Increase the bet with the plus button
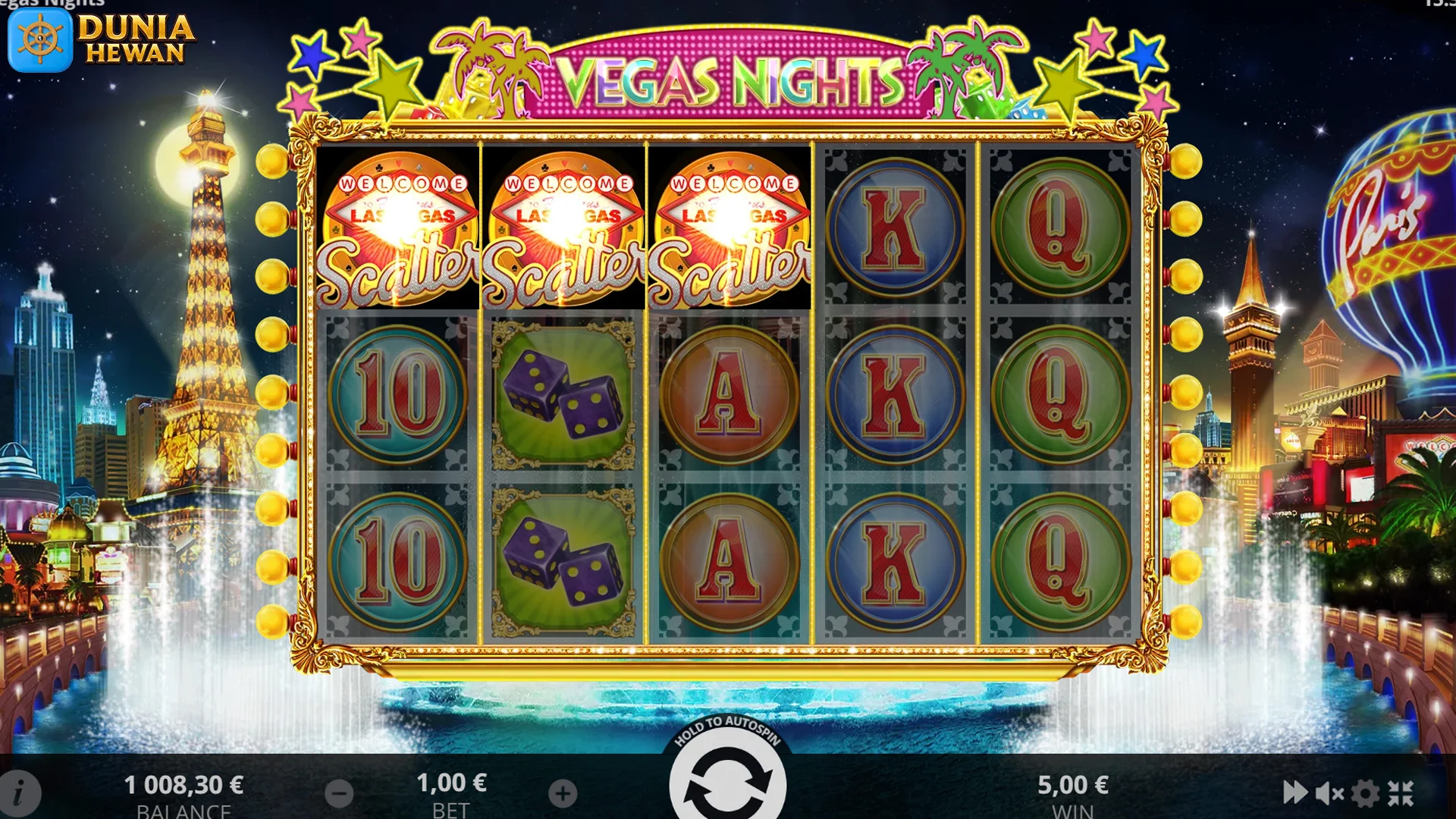 click(x=561, y=792)
